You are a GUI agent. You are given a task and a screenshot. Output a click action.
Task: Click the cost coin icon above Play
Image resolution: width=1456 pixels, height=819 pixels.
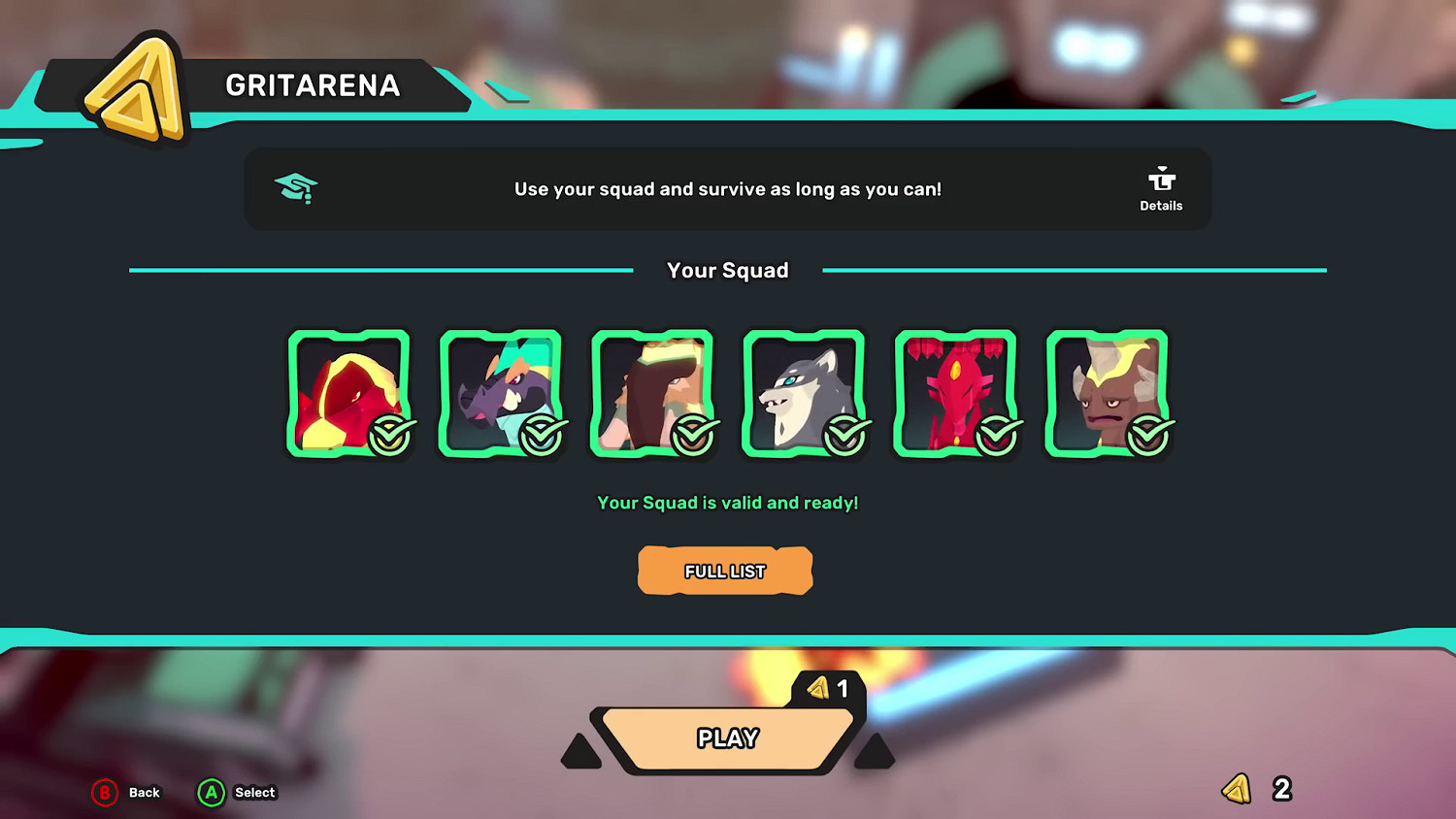click(x=818, y=689)
